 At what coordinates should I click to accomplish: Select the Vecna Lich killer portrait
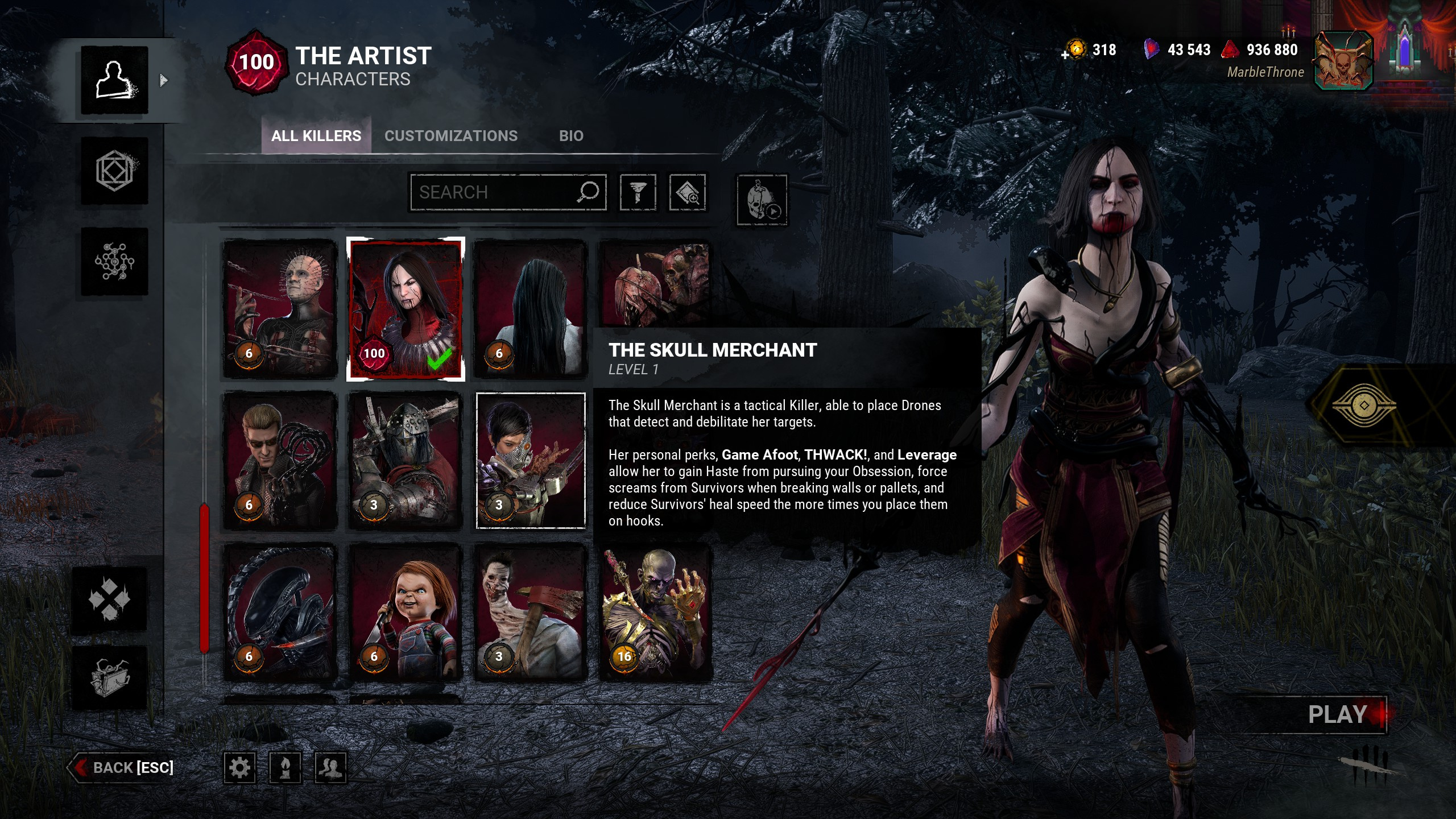coord(656,613)
